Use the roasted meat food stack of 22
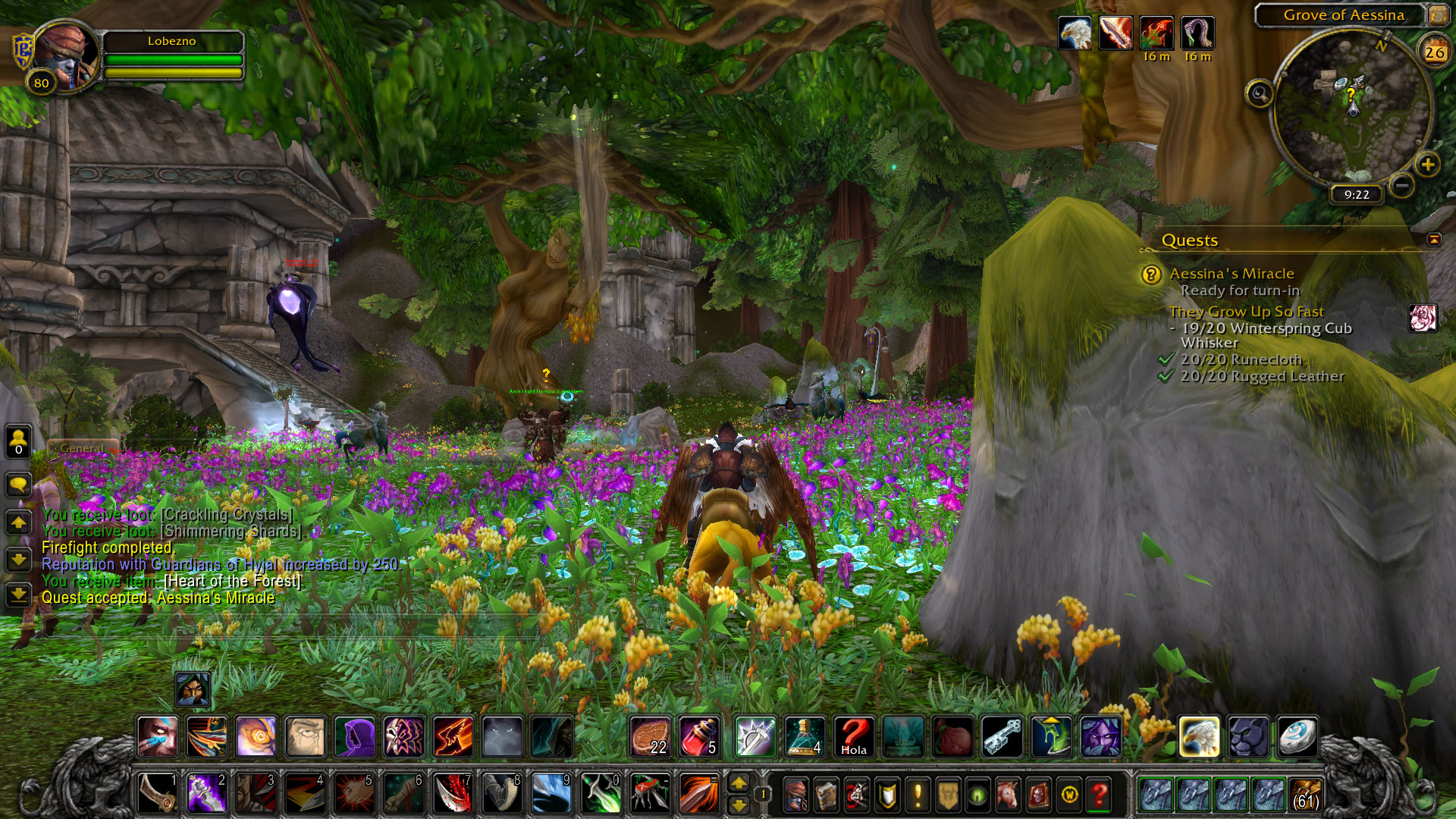 click(650, 736)
